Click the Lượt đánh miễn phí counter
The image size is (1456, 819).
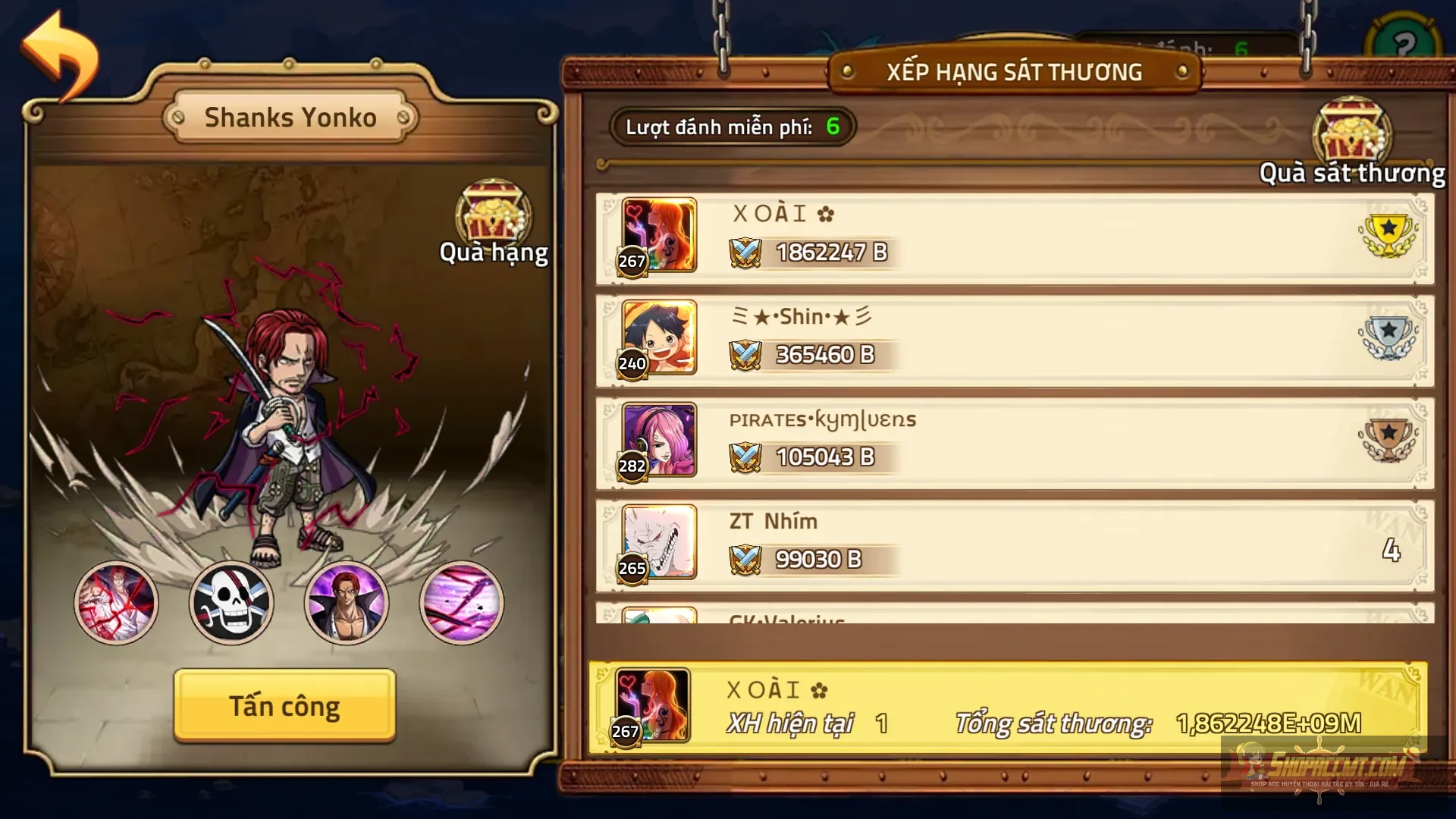tap(730, 127)
